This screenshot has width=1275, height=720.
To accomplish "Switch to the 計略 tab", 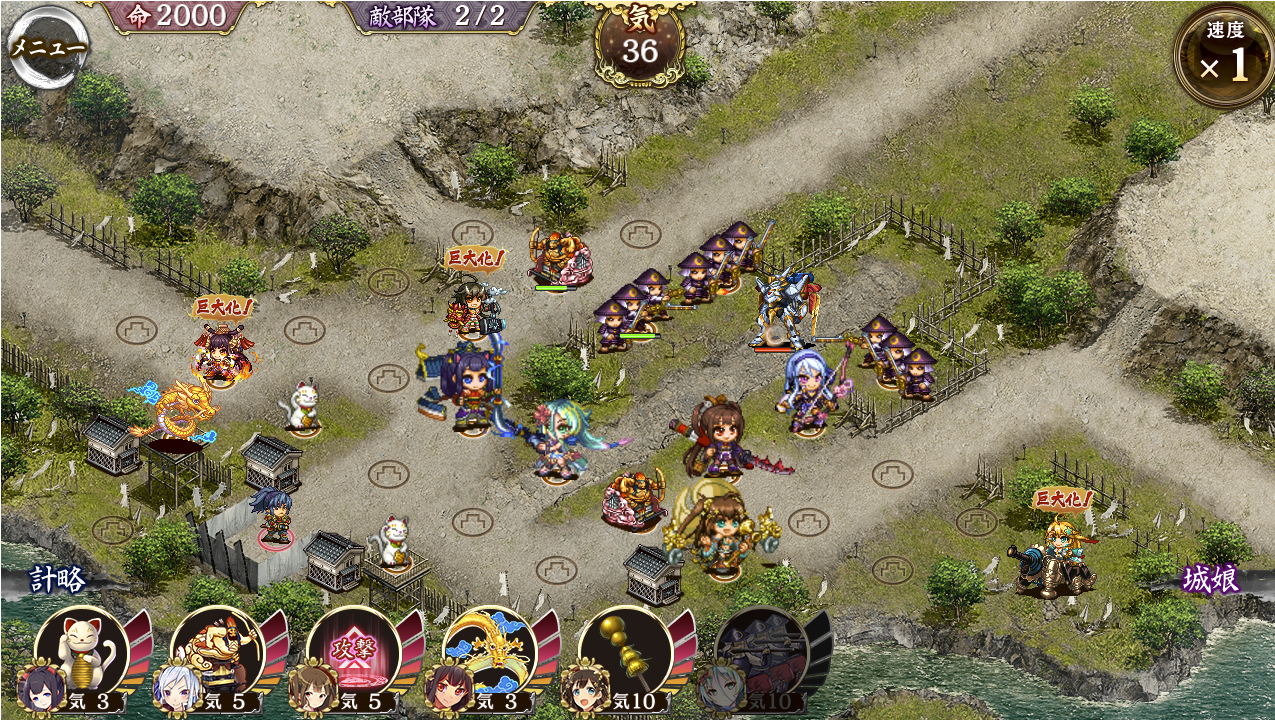I will coord(57,579).
